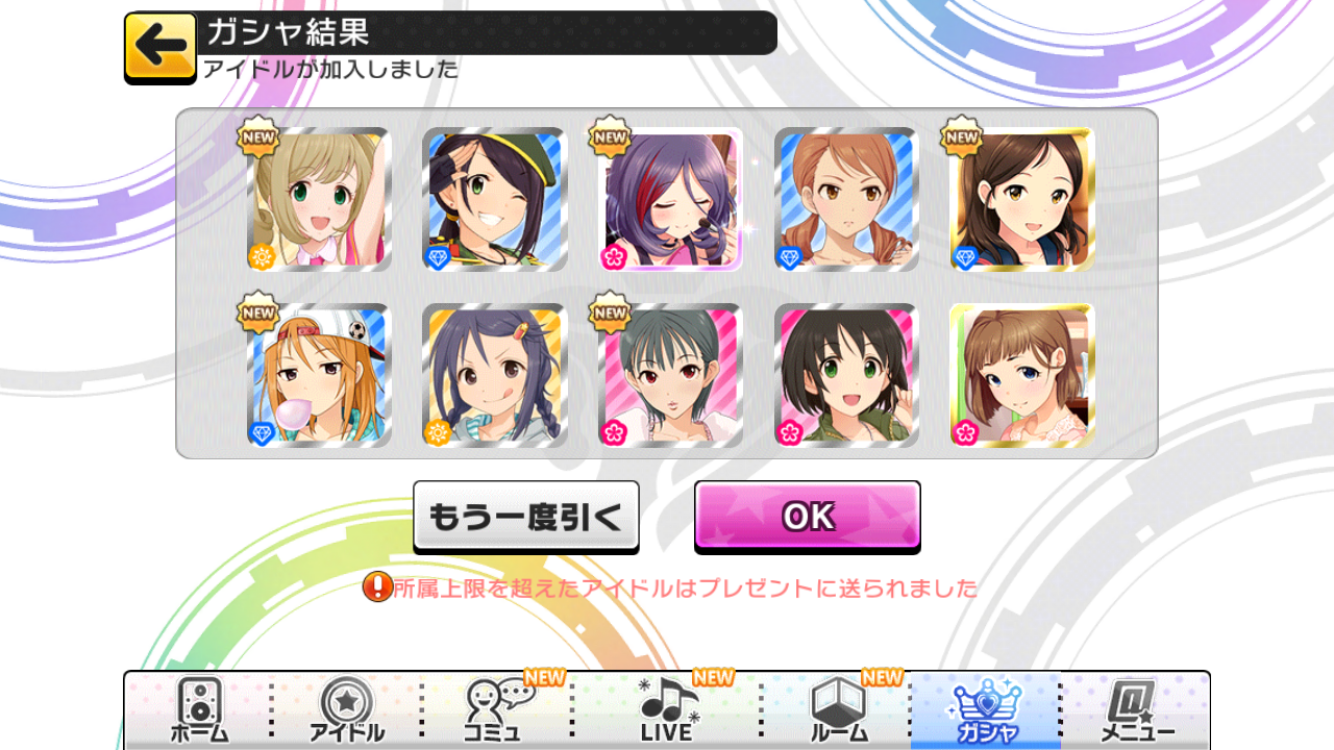Open the メニュー menu tab
This screenshot has width=1334, height=750.
click(x=1136, y=710)
